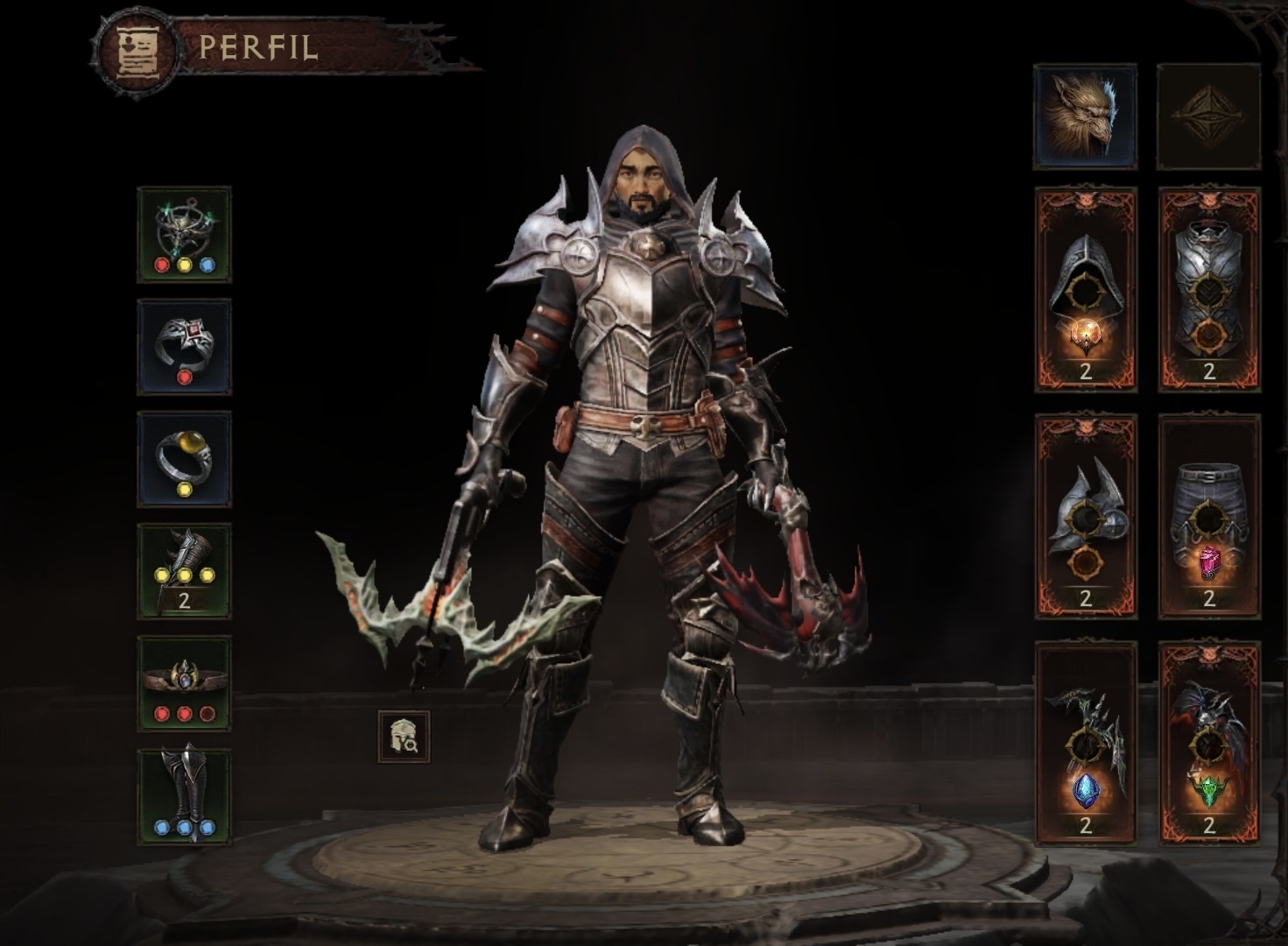
Task: Select the pants card with pink gem
Action: 1208,517
